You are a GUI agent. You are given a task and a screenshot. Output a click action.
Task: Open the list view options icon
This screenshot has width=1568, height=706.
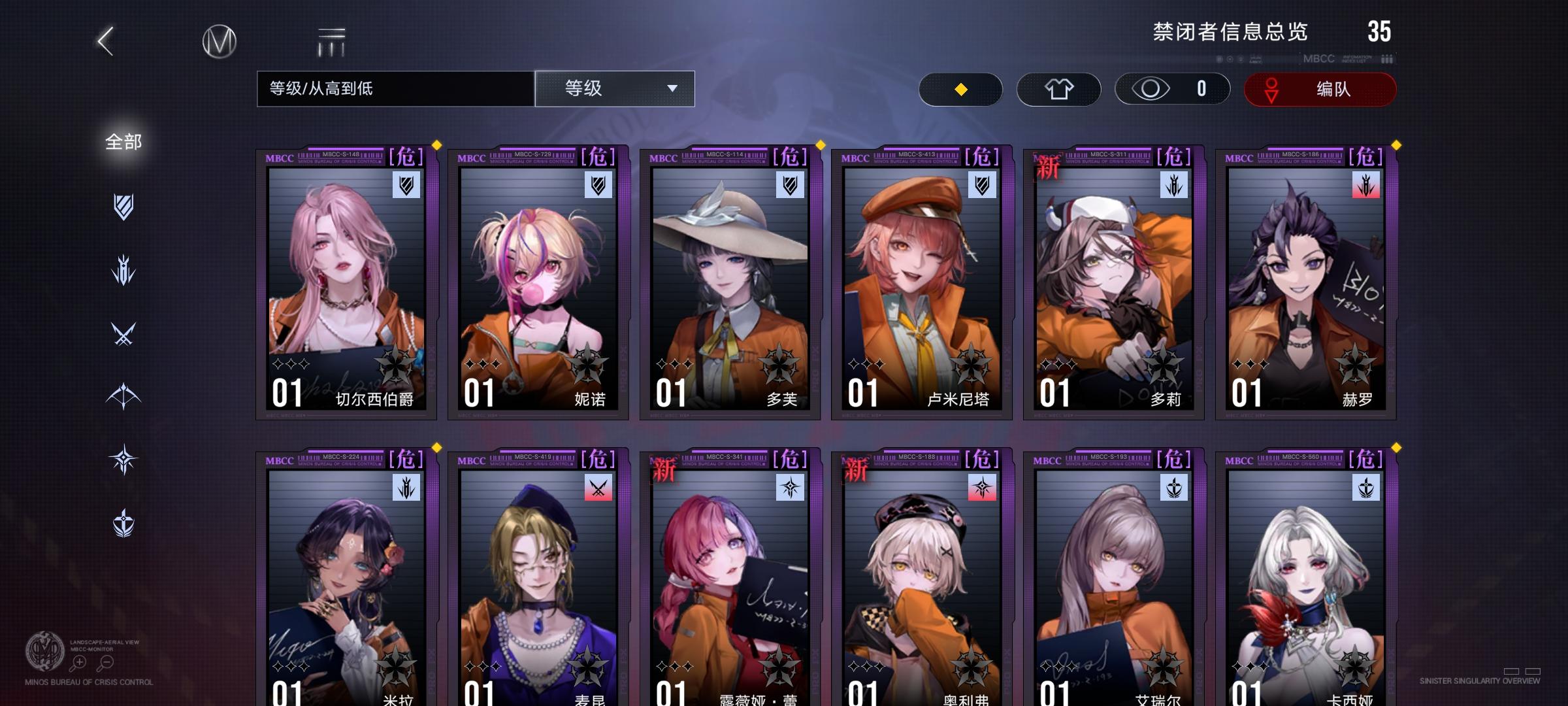[331, 41]
